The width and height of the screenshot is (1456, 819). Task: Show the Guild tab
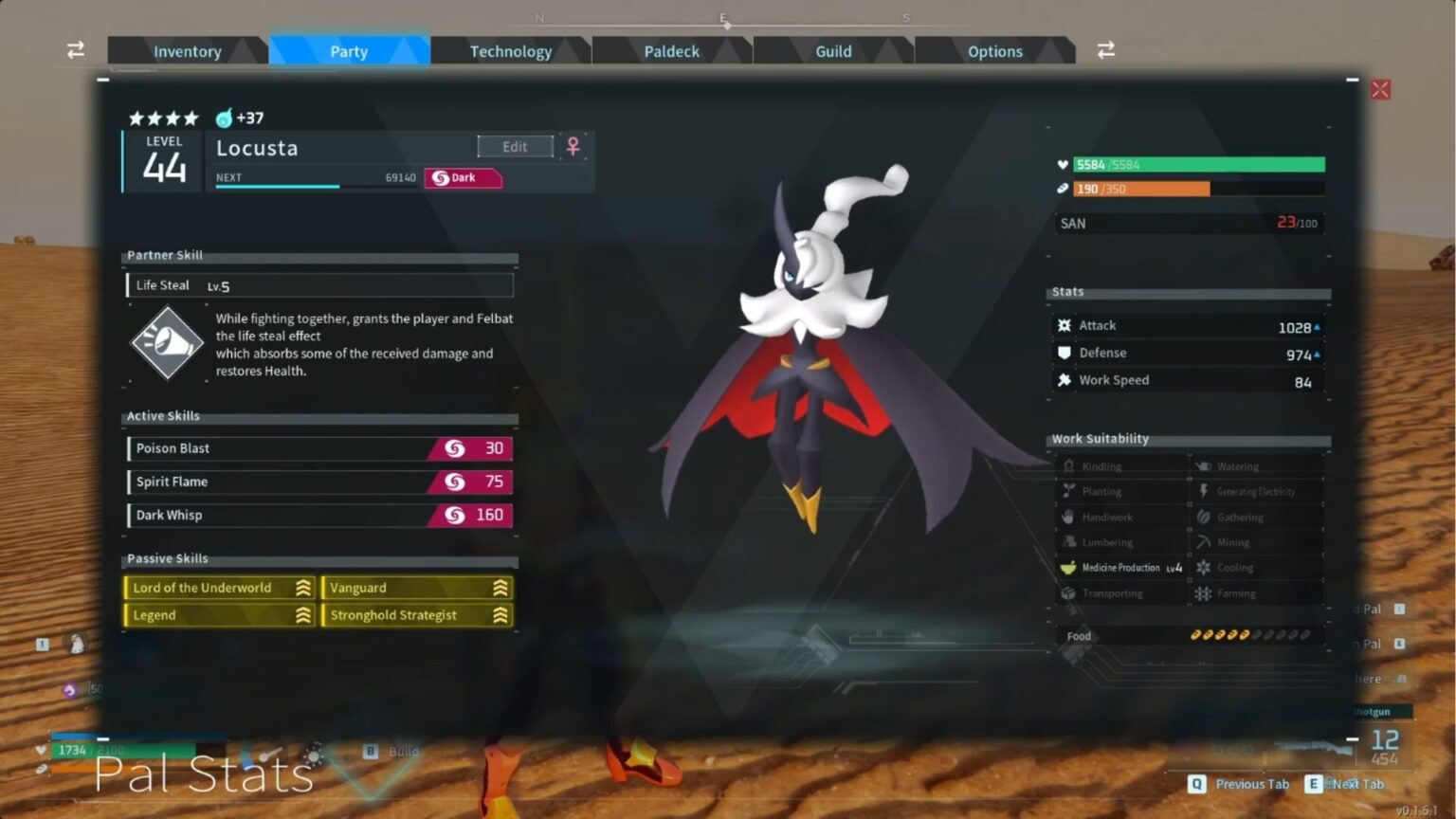tap(833, 51)
